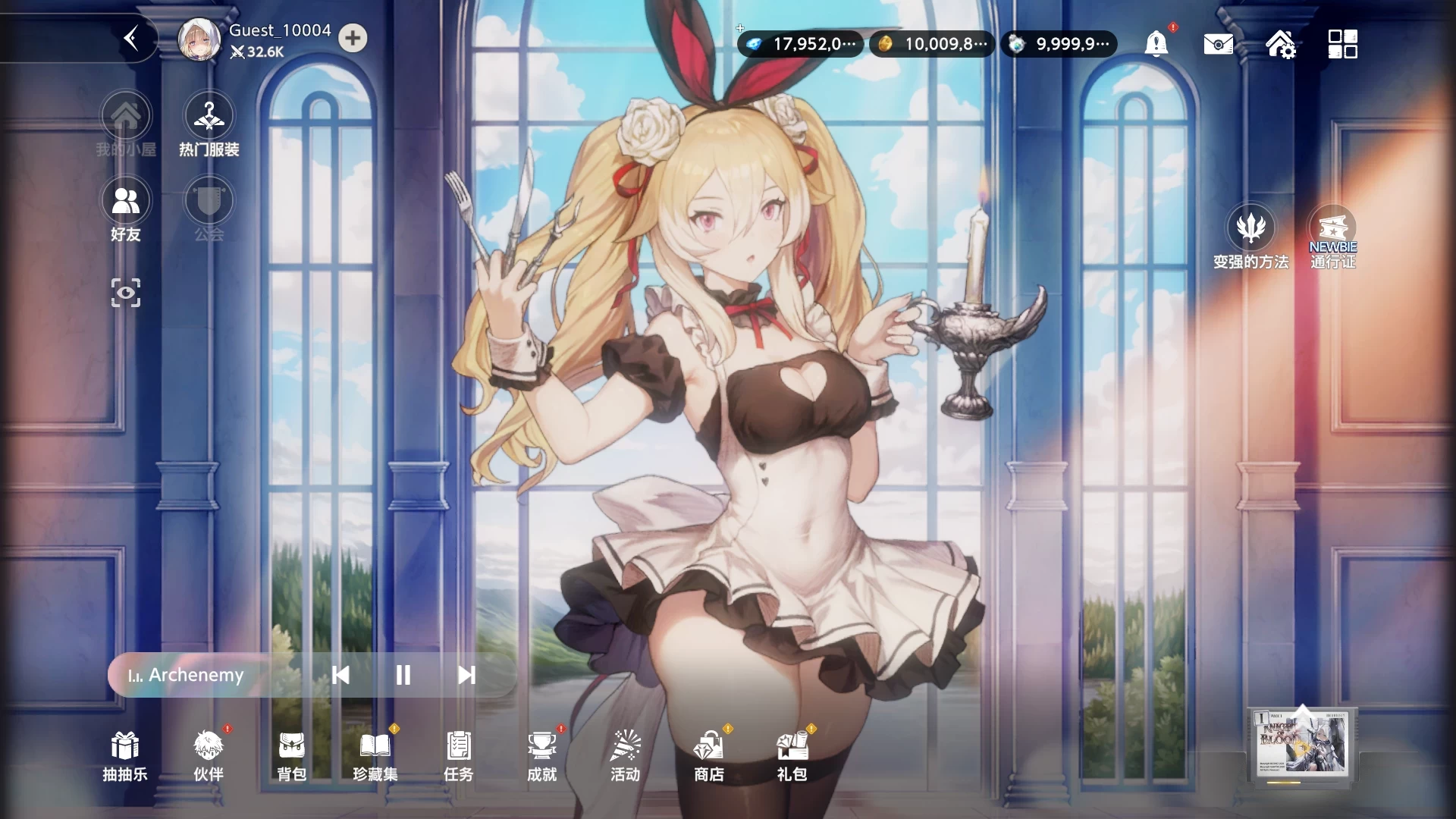
Task: Toggle interface visibility with eye icon
Action: click(126, 293)
